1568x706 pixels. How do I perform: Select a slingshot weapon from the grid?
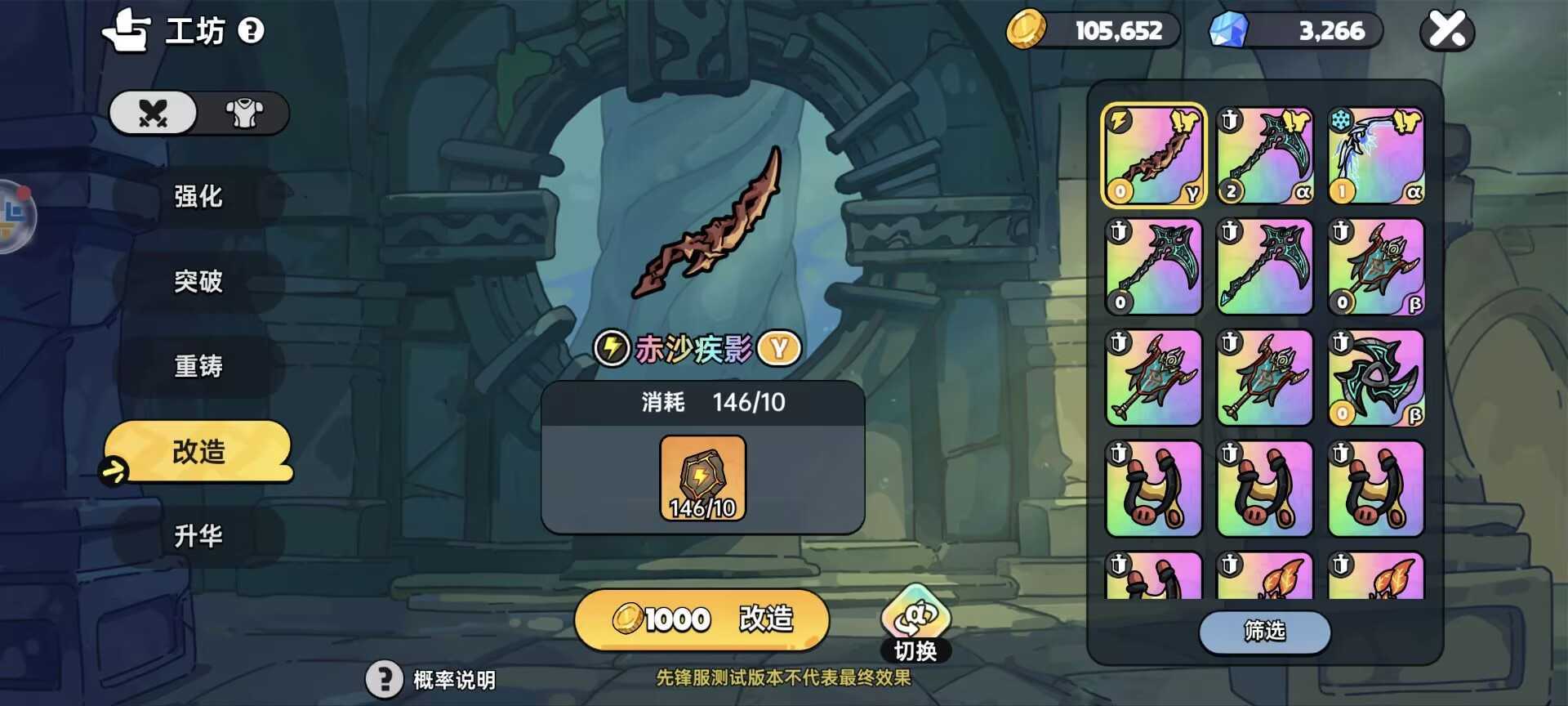coord(1152,488)
